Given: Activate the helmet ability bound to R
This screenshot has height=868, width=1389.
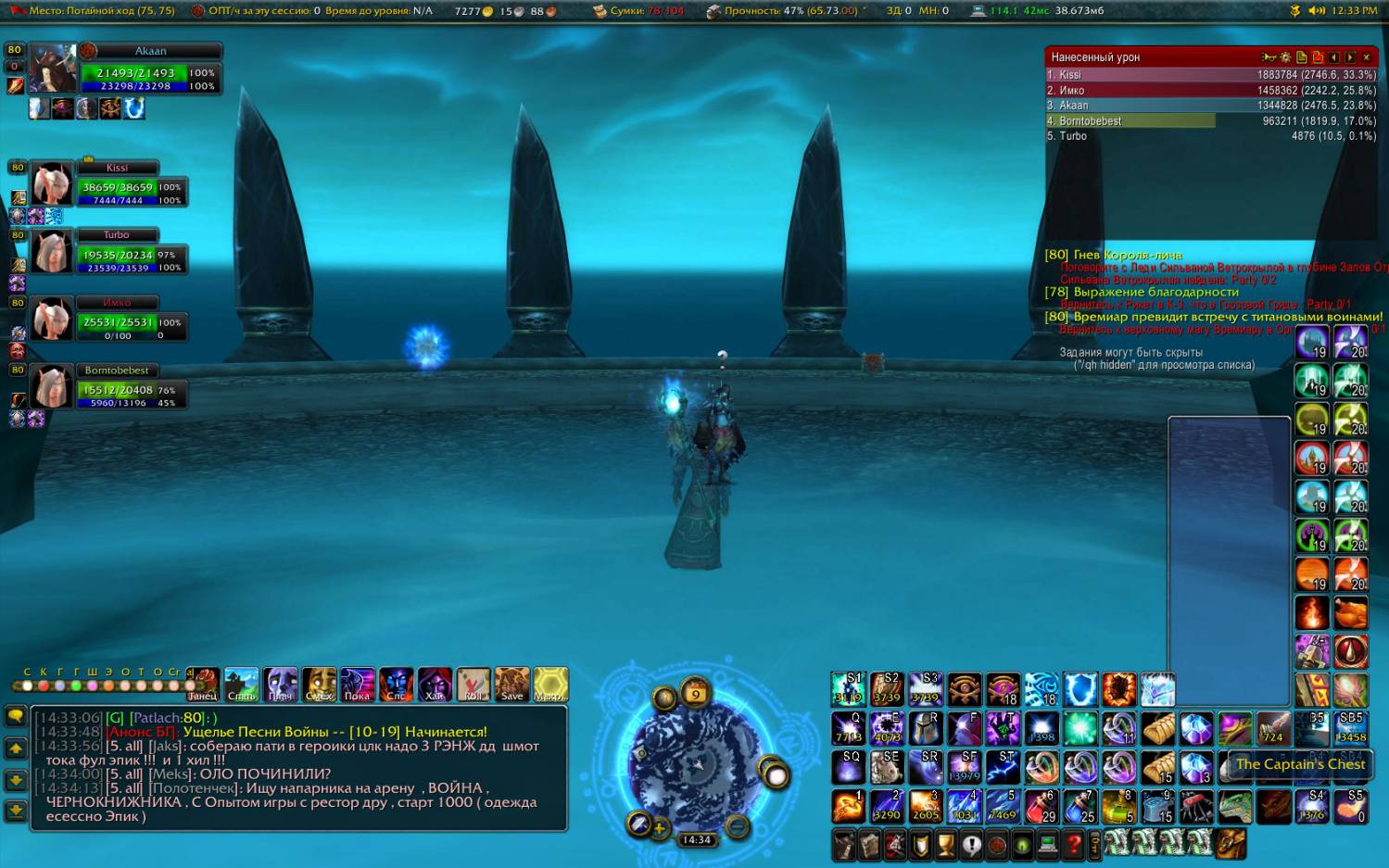Looking at the screenshot, I should coord(925,728).
